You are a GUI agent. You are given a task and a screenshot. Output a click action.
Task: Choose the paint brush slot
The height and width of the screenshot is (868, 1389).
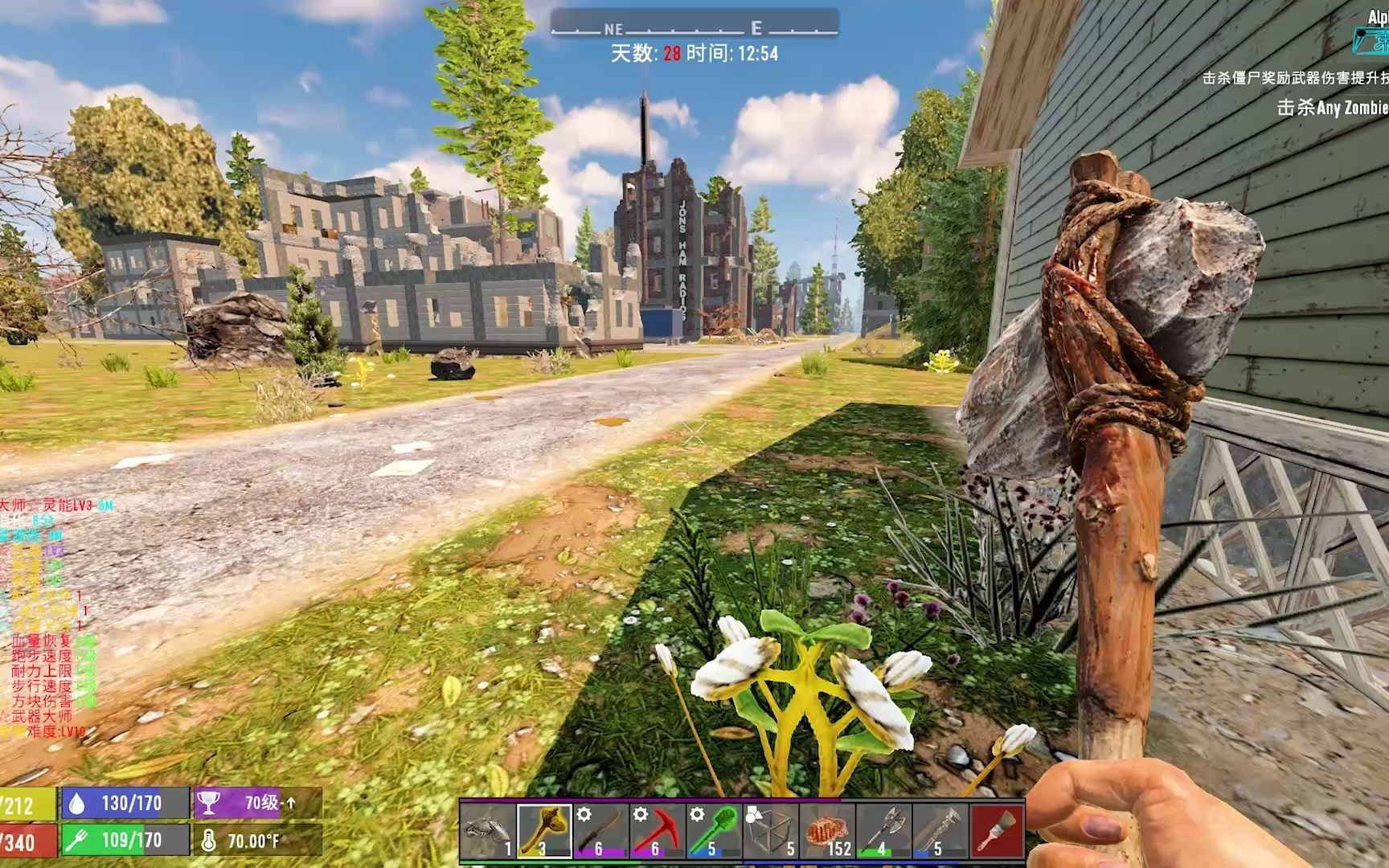point(998,830)
